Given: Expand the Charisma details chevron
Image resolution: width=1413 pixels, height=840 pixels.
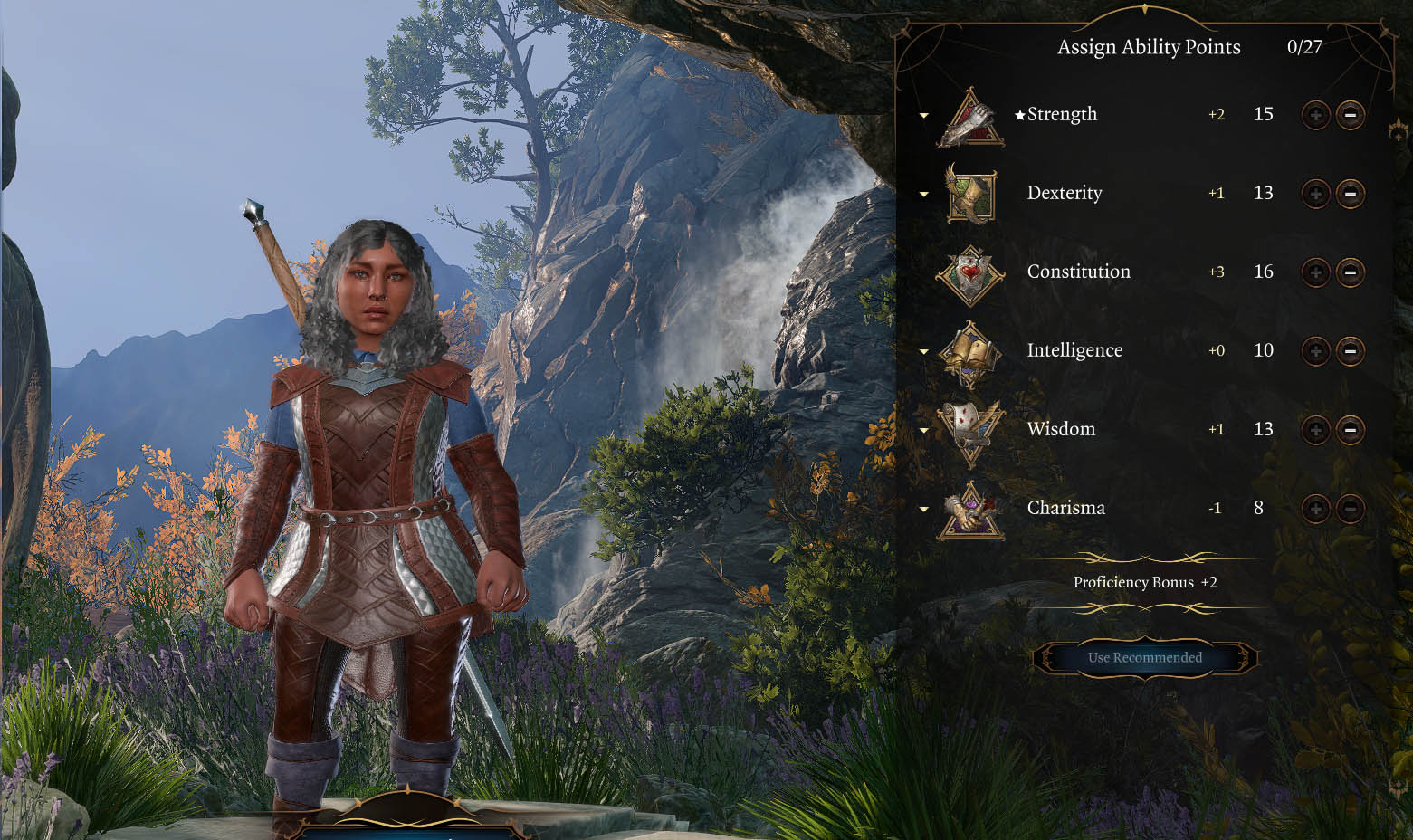Looking at the screenshot, I should pyautogui.click(x=924, y=509).
